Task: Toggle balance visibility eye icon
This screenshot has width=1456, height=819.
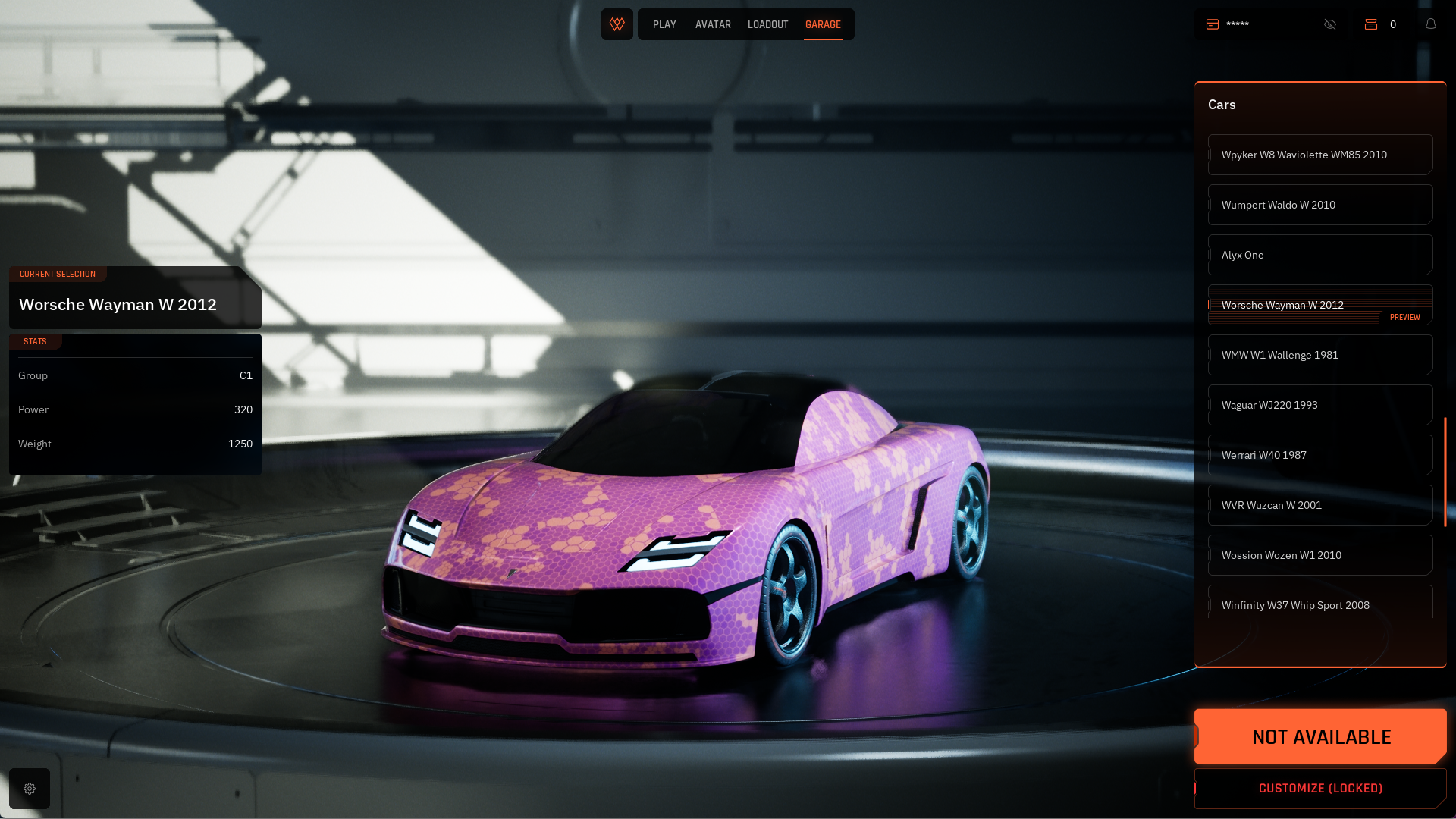Action: pyautogui.click(x=1330, y=24)
